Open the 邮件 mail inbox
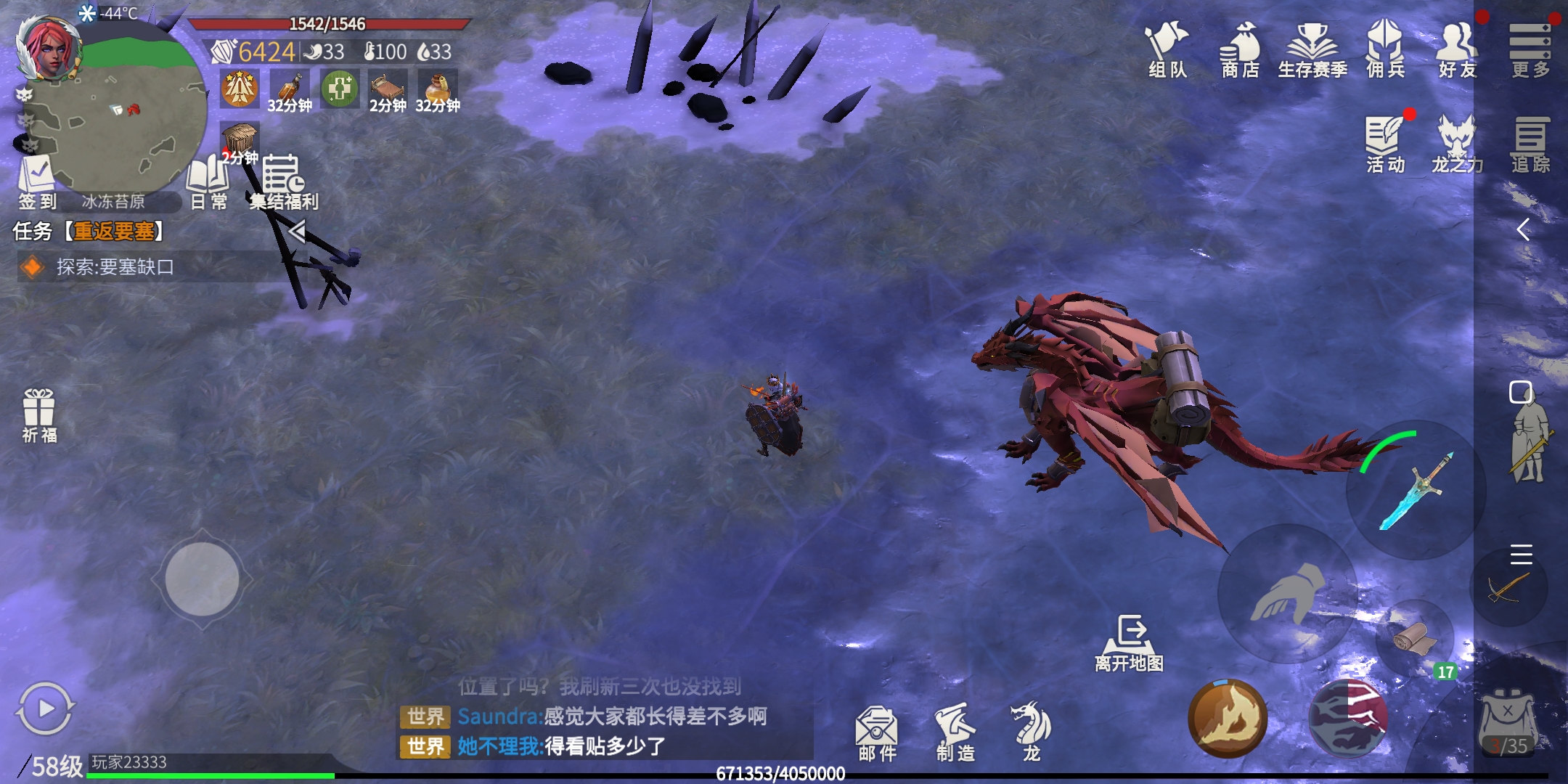Image resolution: width=1568 pixels, height=784 pixels. 877,732
